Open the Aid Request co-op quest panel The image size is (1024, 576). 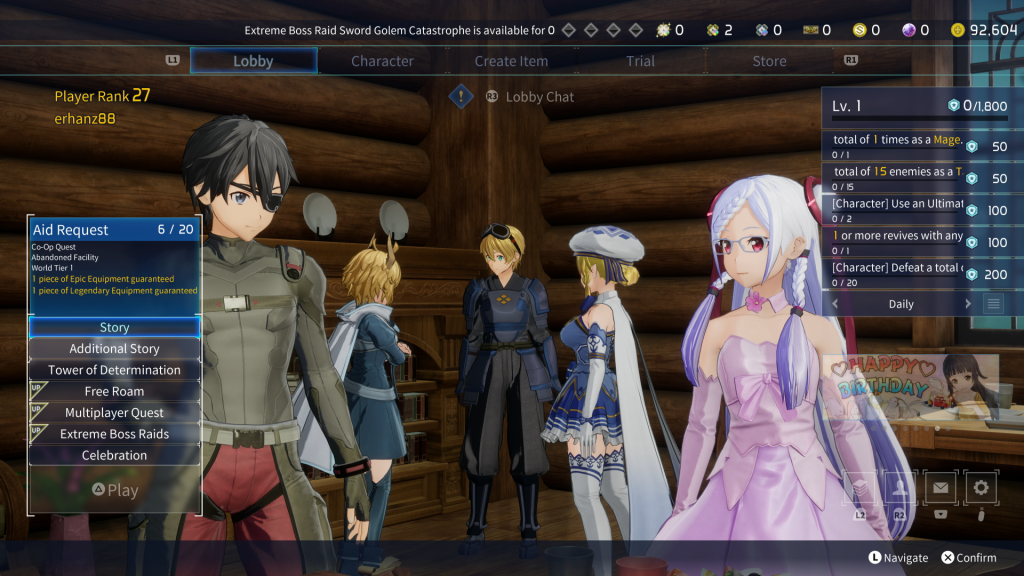click(x=114, y=258)
